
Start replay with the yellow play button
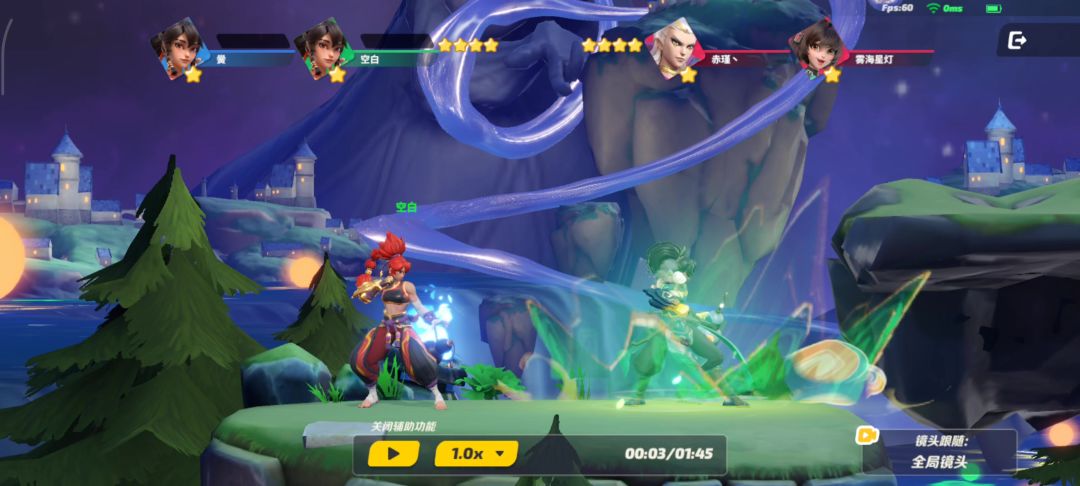click(x=393, y=454)
